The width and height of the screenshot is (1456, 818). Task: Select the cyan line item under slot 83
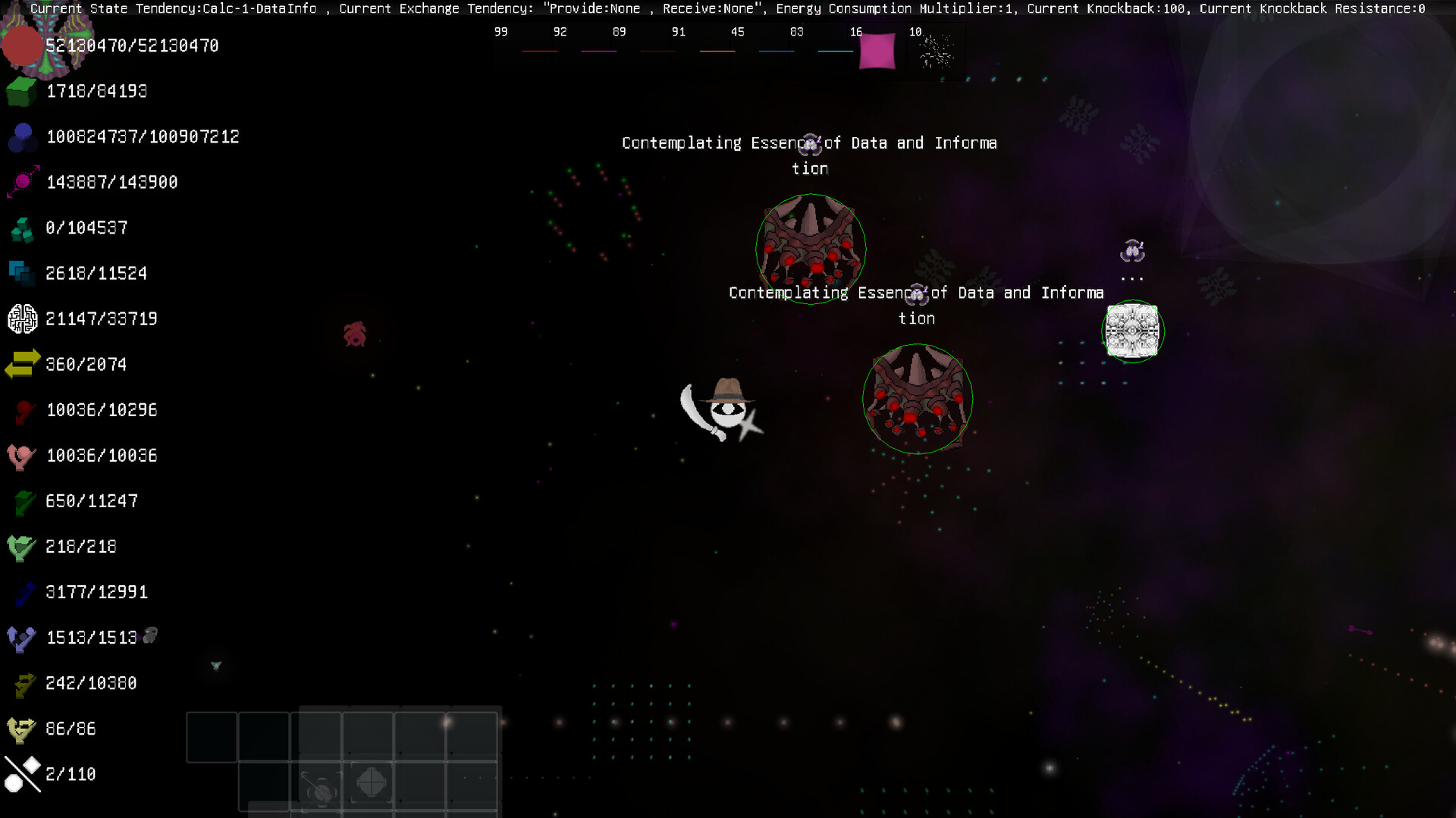[835, 52]
